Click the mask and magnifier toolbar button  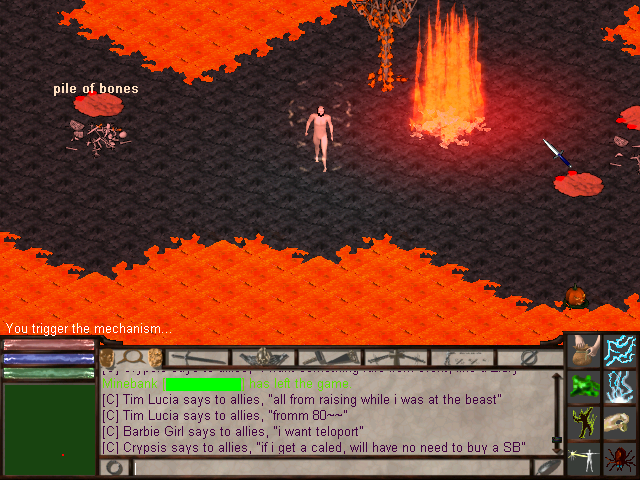[x=132, y=357]
